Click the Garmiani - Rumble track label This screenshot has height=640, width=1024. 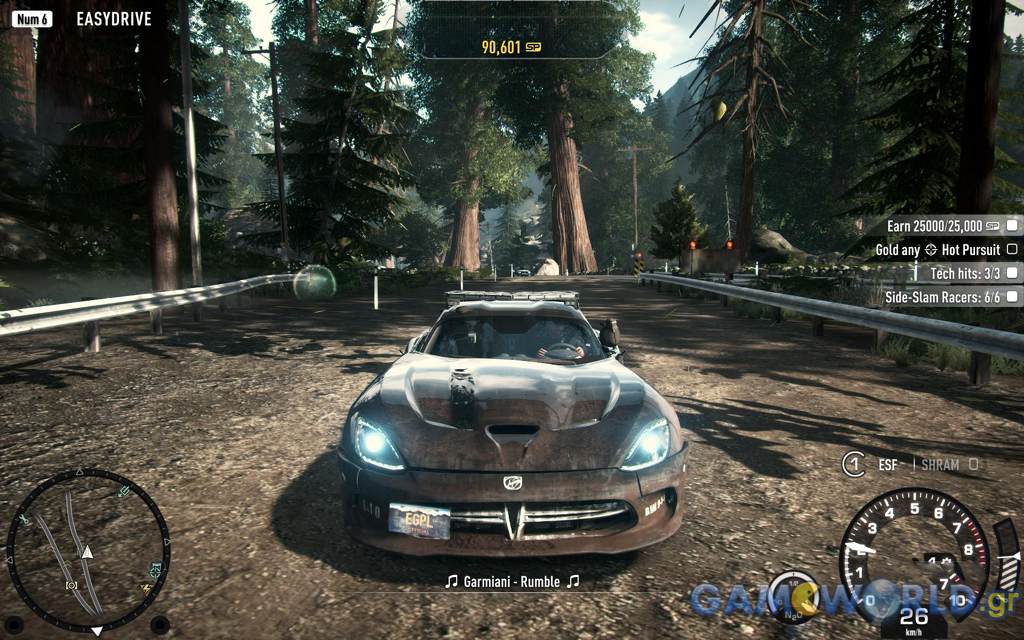pyautogui.click(x=511, y=581)
